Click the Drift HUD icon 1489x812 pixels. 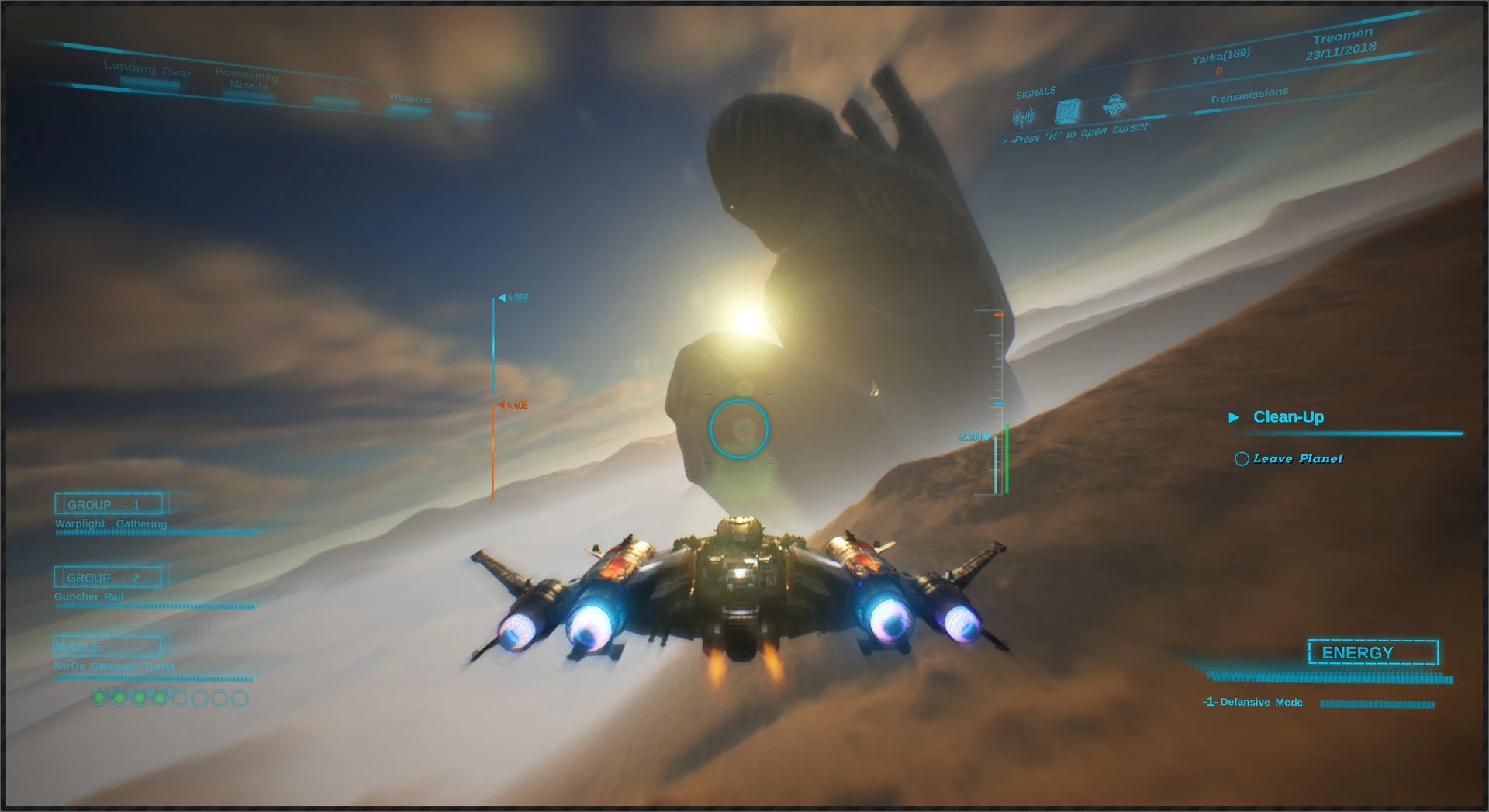coord(337,95)
